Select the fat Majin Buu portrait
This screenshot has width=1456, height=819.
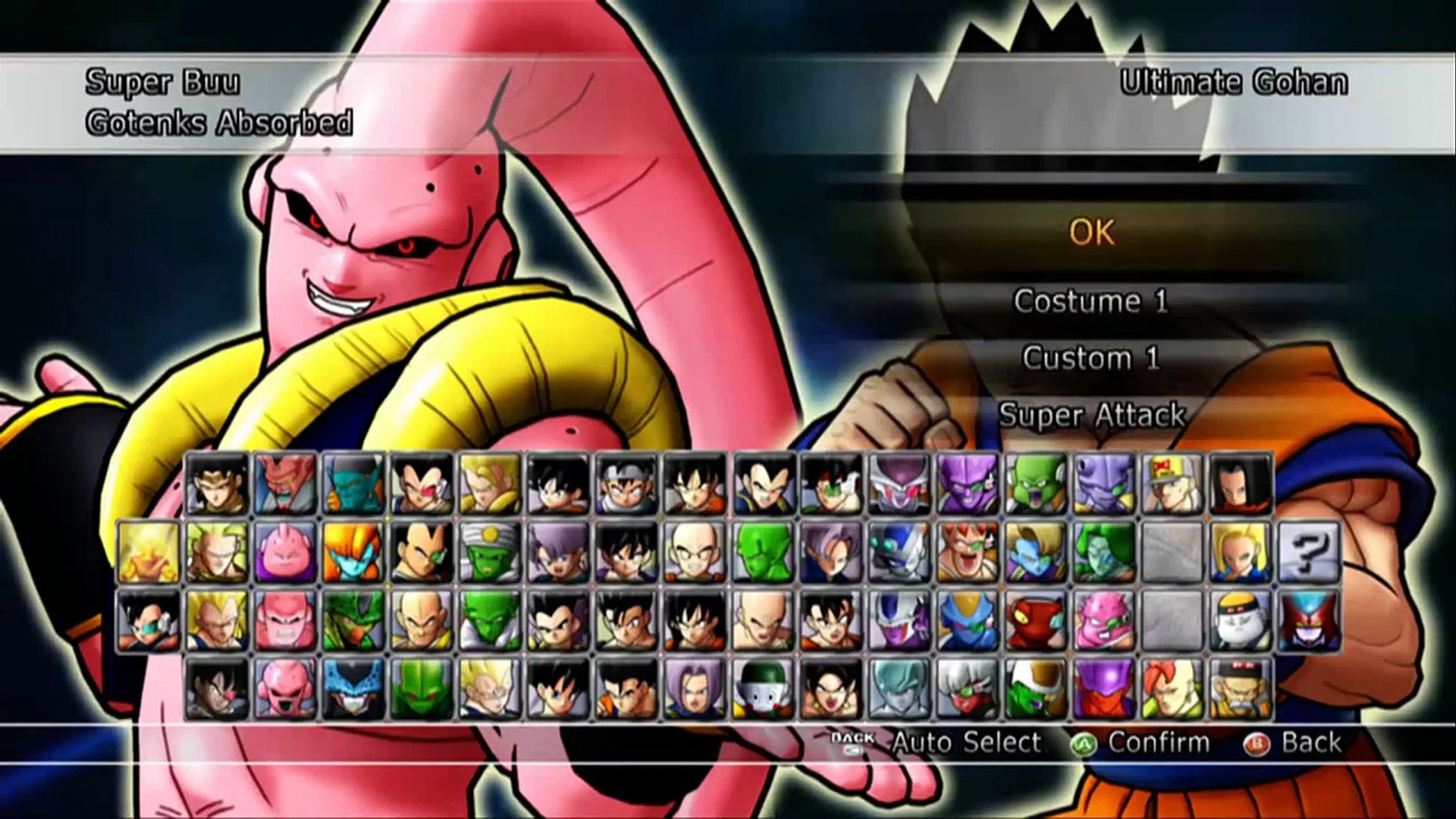285,551
